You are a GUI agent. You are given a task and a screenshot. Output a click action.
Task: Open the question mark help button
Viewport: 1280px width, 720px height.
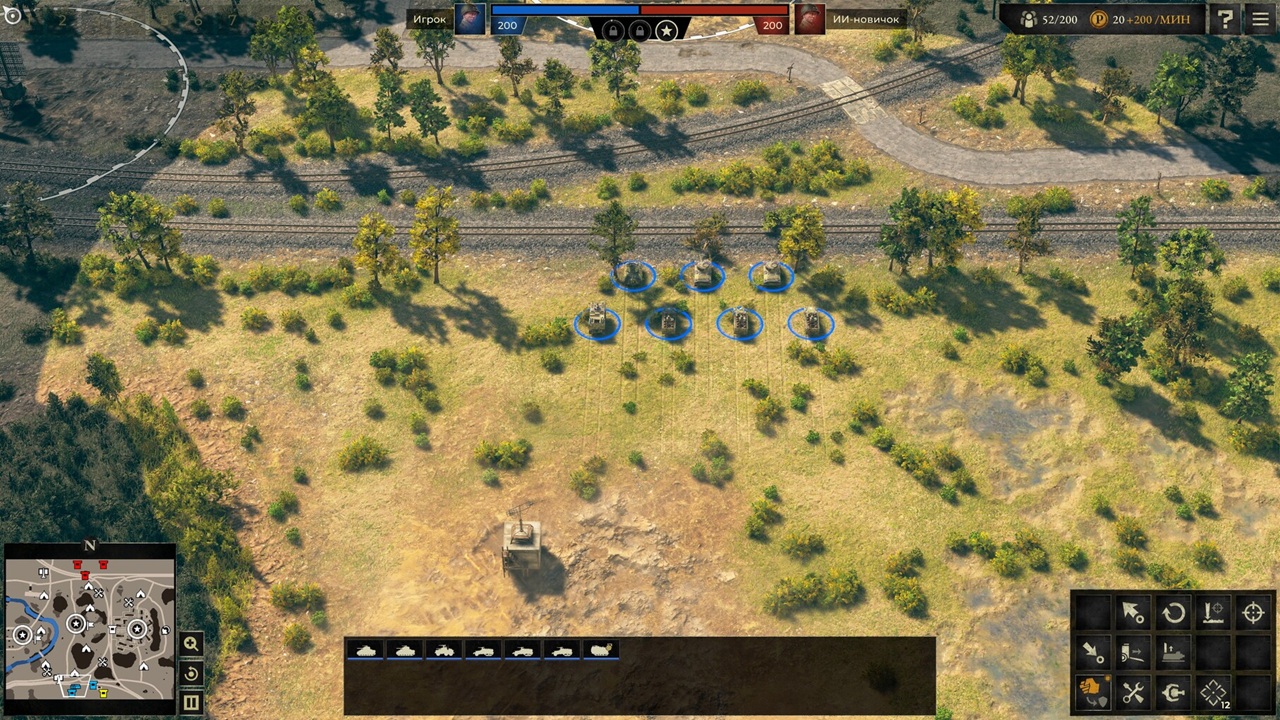pos(1224,19)
